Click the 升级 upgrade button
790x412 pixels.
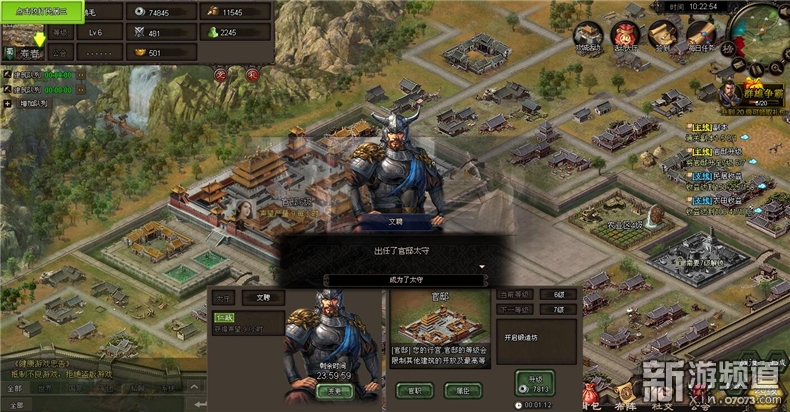pos(535,380)
